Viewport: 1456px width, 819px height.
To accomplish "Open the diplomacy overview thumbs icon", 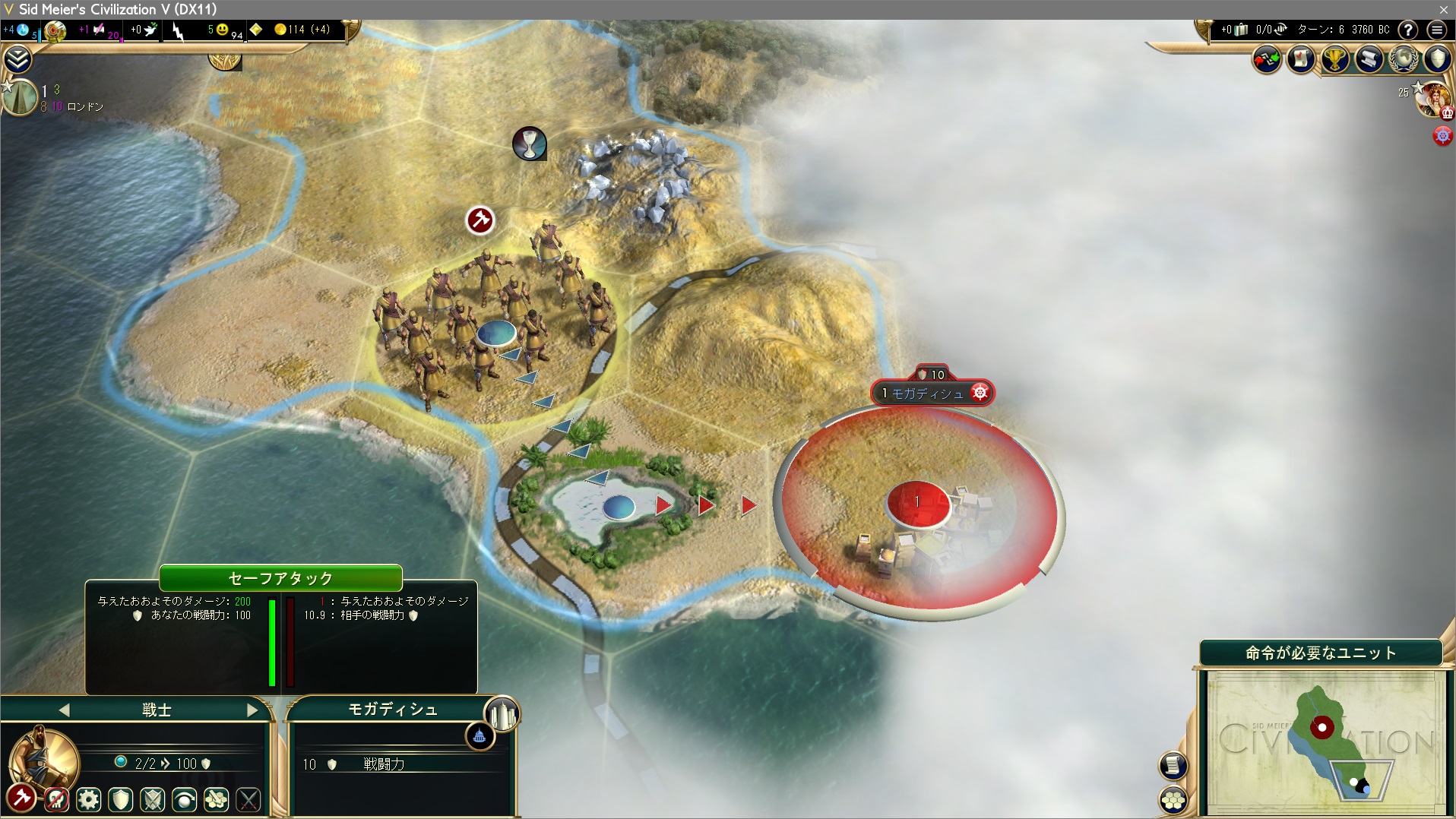I will pyautogui.click(x=1267, y=59).
